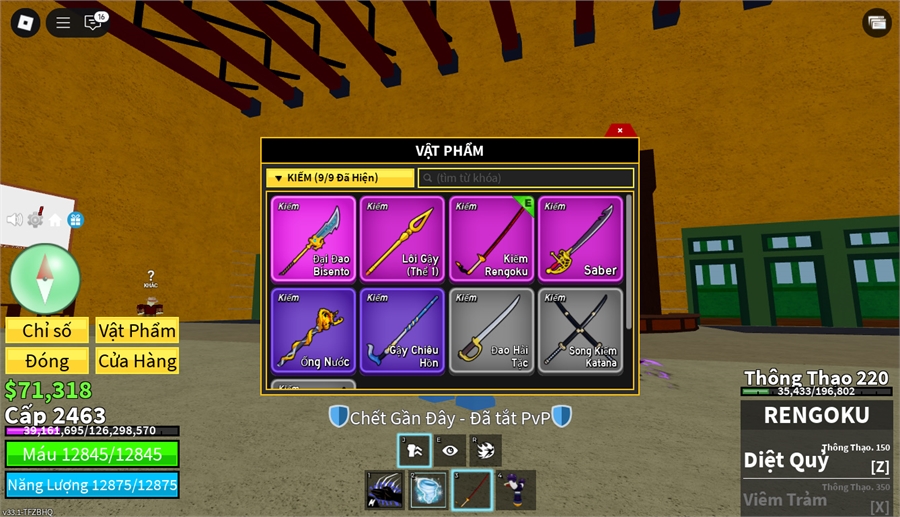Close the Vật Phẩm inventory window
This screenshot has height=517, width=900.
pos(620,130)
